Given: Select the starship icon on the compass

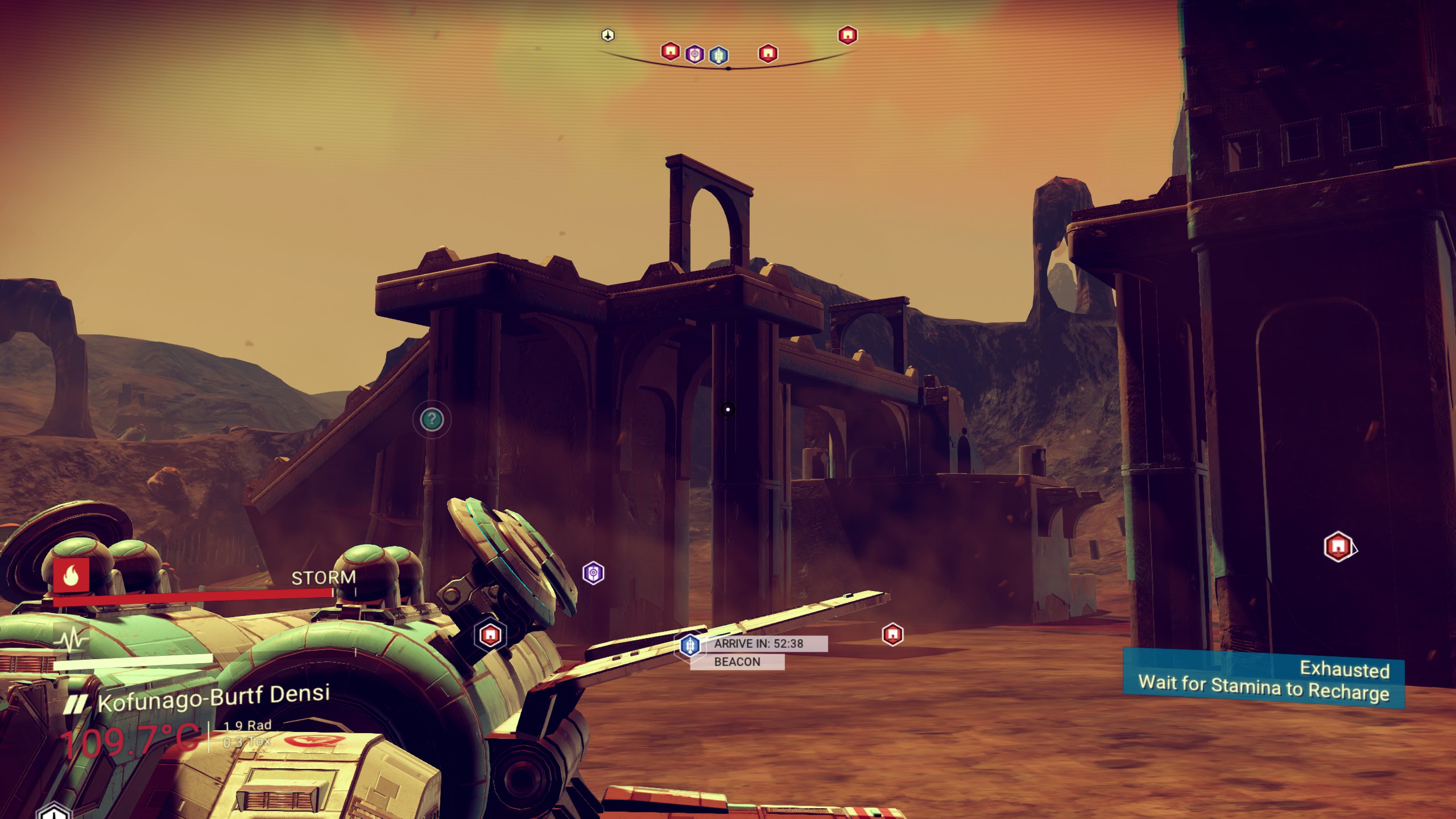Looking at the screenshot, I should [608, 35].
